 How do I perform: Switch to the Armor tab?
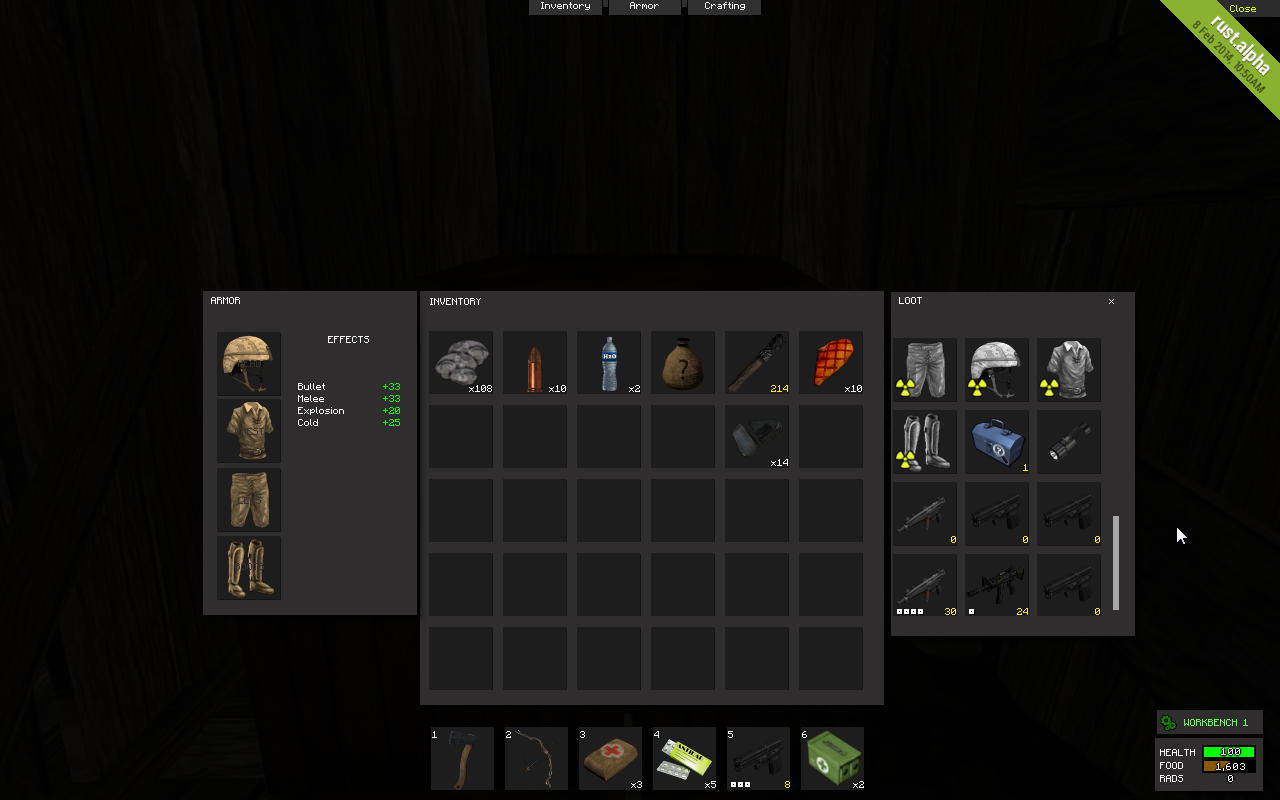[x=644, y=7]
